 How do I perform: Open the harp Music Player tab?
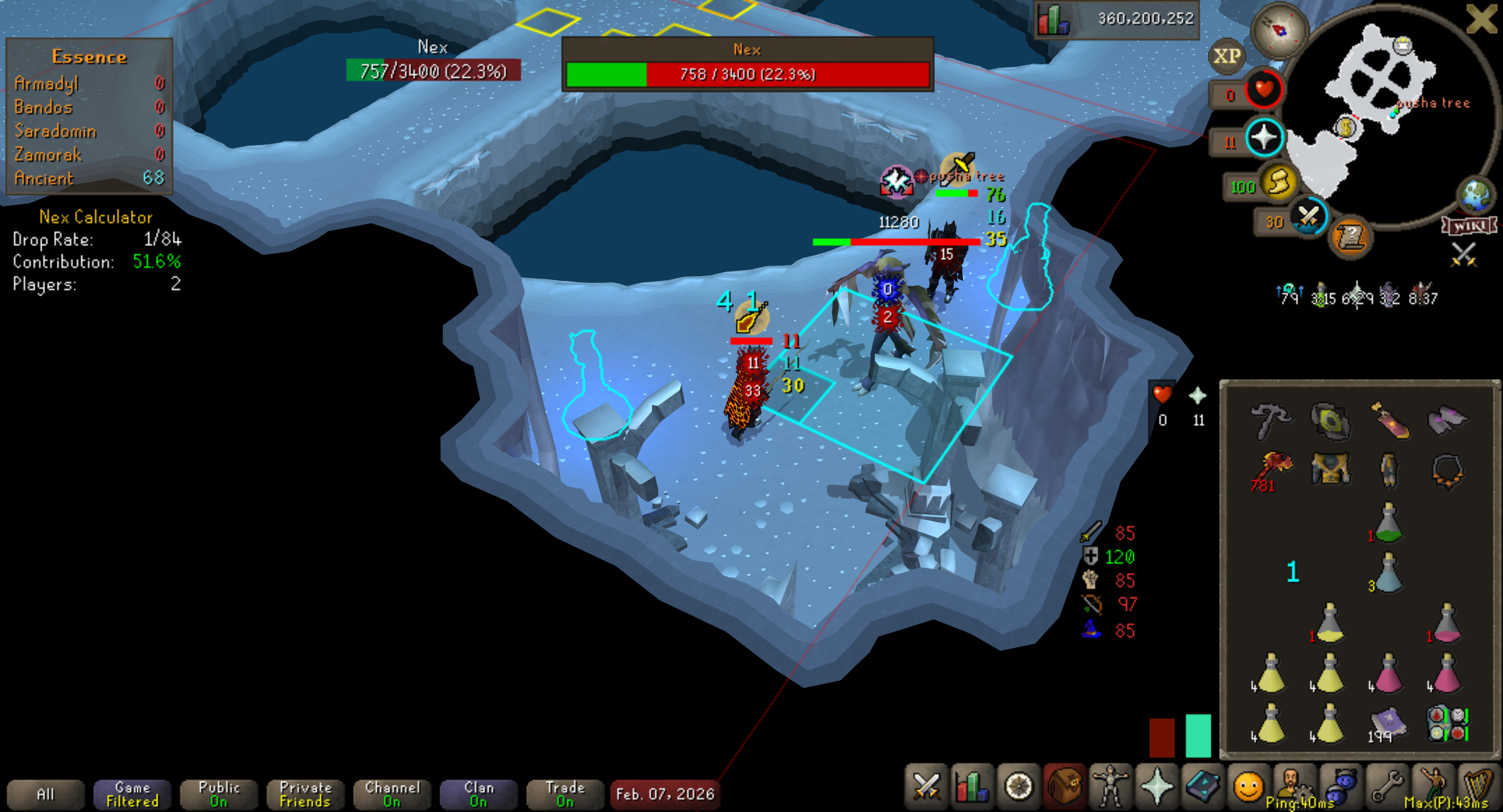(x=1478, y=787)
